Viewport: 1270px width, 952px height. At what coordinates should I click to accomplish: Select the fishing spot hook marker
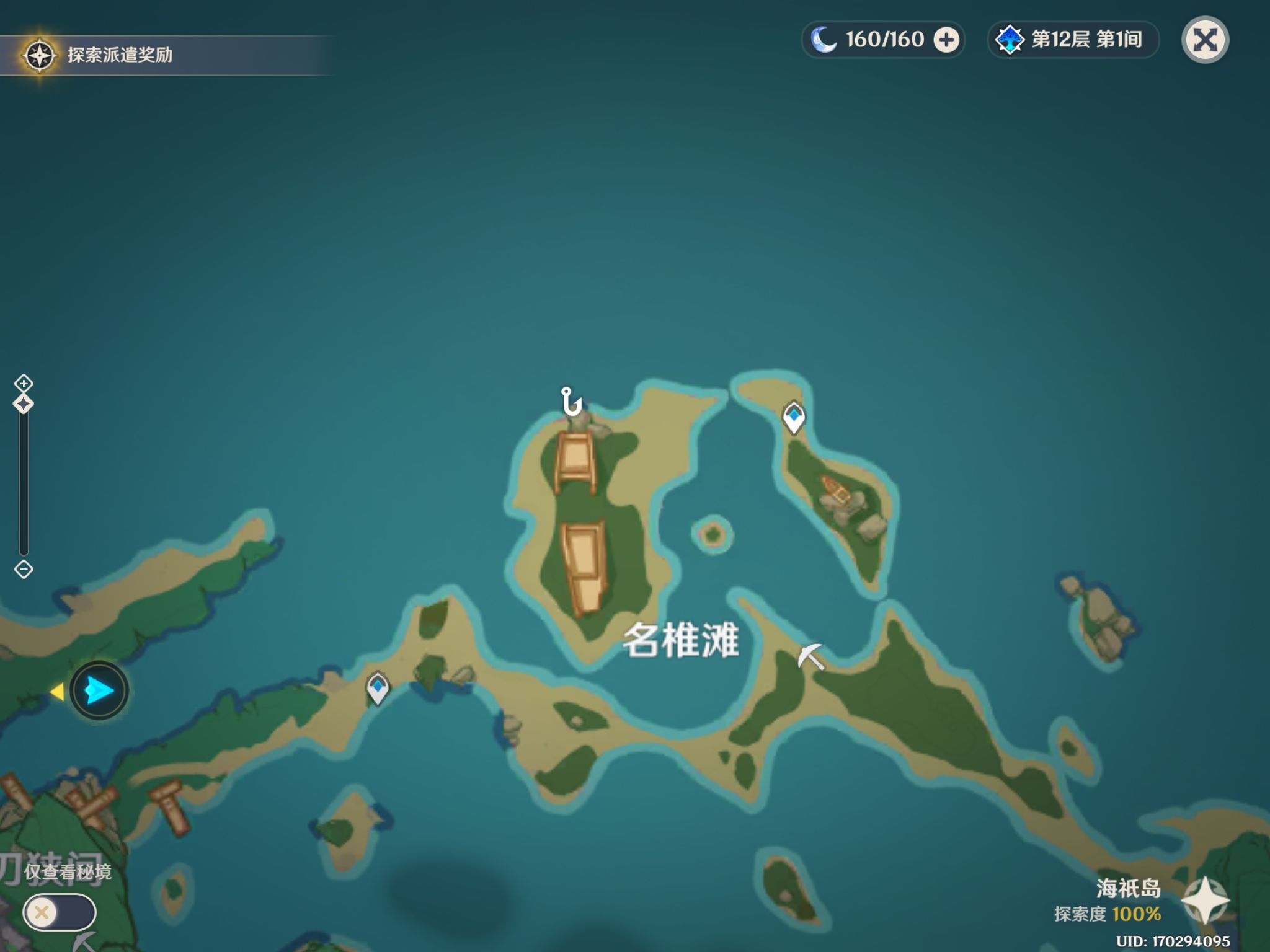coord(571,401)
